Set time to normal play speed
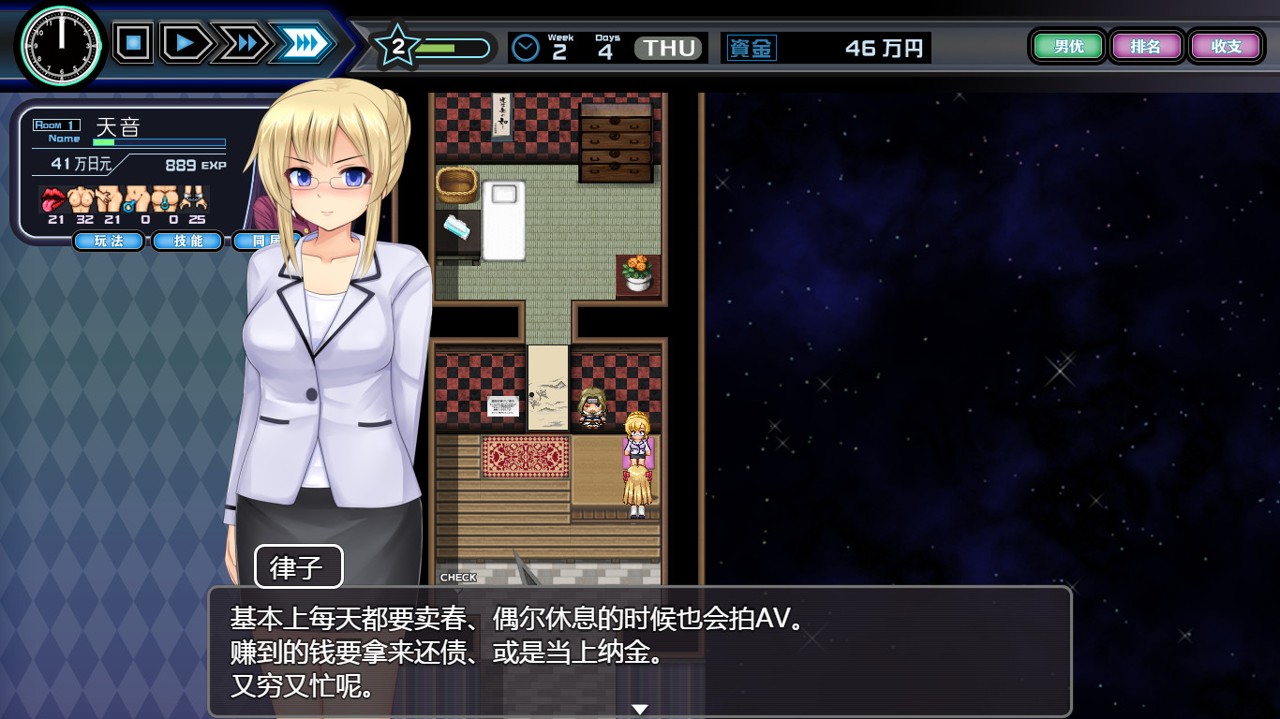Viewport: 1280px width, 719px height. 185,44
